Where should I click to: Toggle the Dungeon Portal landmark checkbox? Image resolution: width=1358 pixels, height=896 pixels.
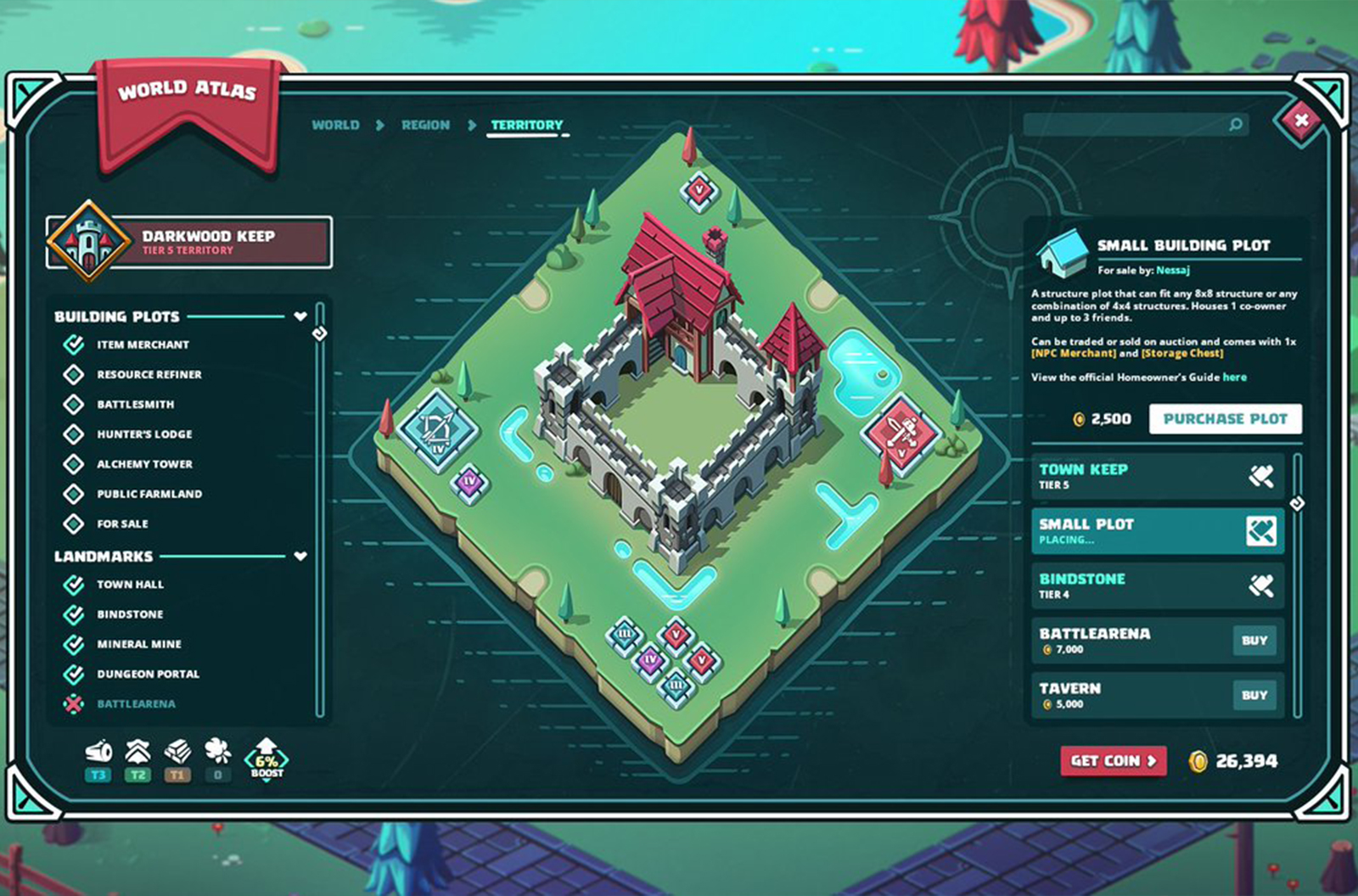74,674
